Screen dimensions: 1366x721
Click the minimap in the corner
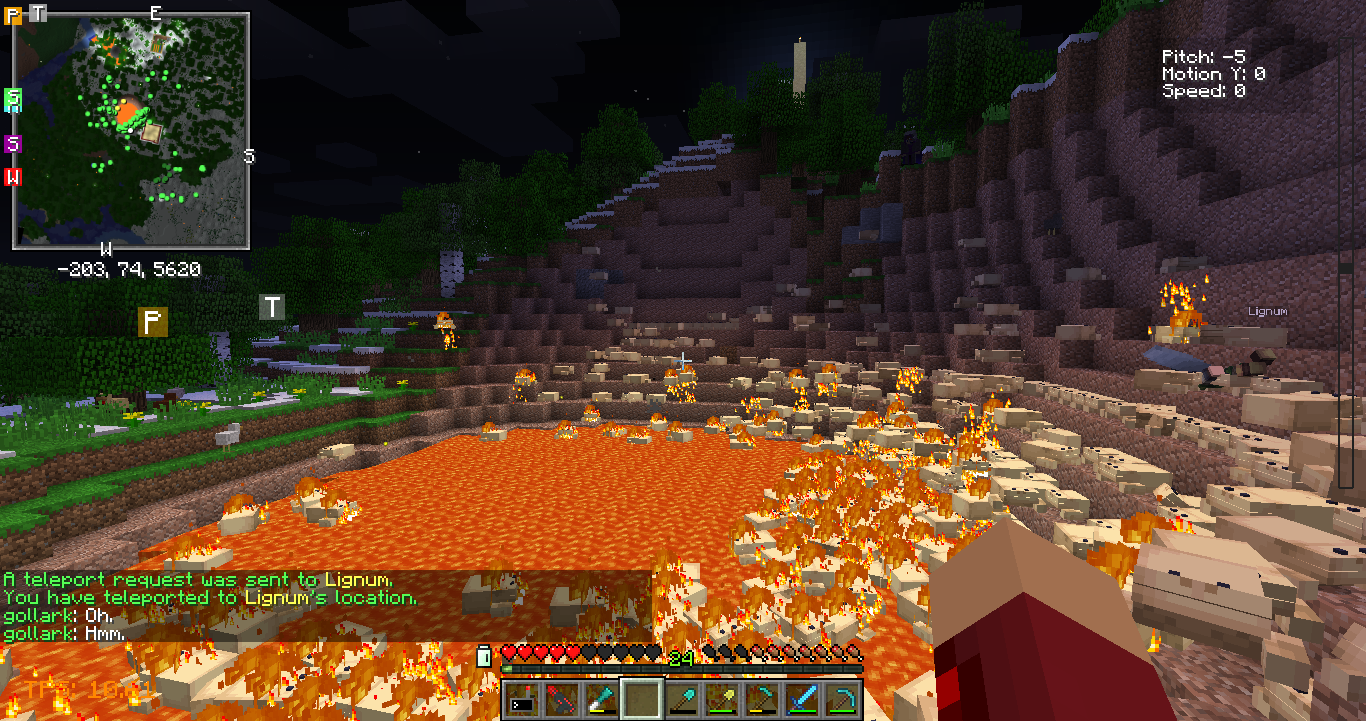click(x=130, y=130)
